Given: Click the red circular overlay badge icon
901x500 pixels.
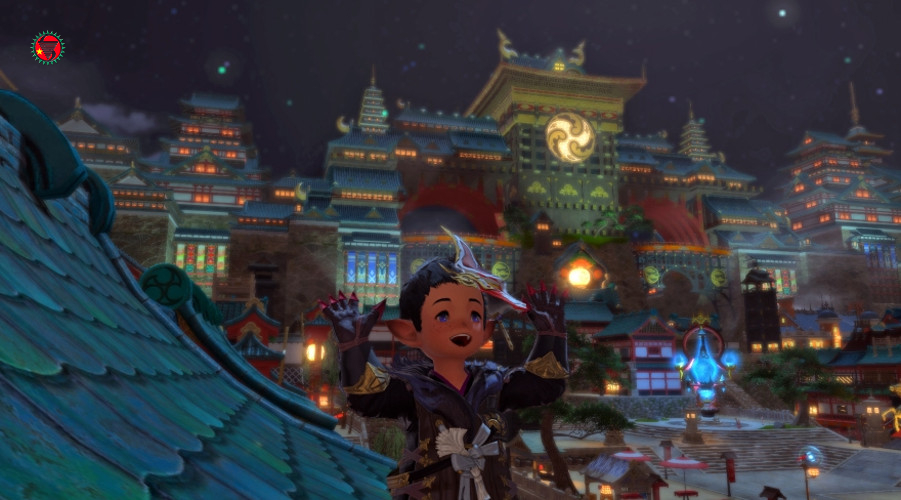Looking at the screenshot, I should [x=47, y=47].
